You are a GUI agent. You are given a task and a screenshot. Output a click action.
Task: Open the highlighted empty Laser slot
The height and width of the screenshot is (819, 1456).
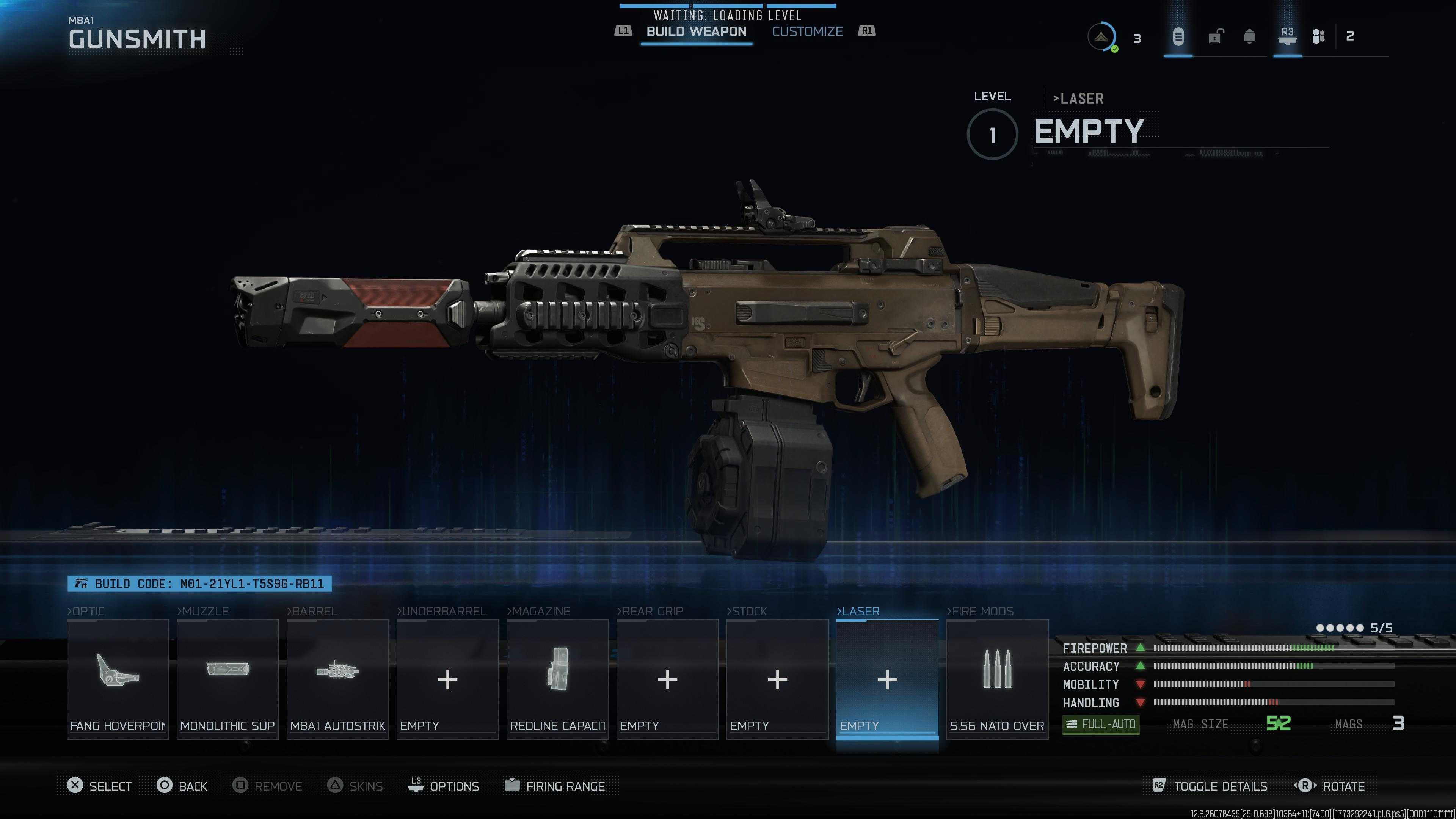click(x=887, y=679)
